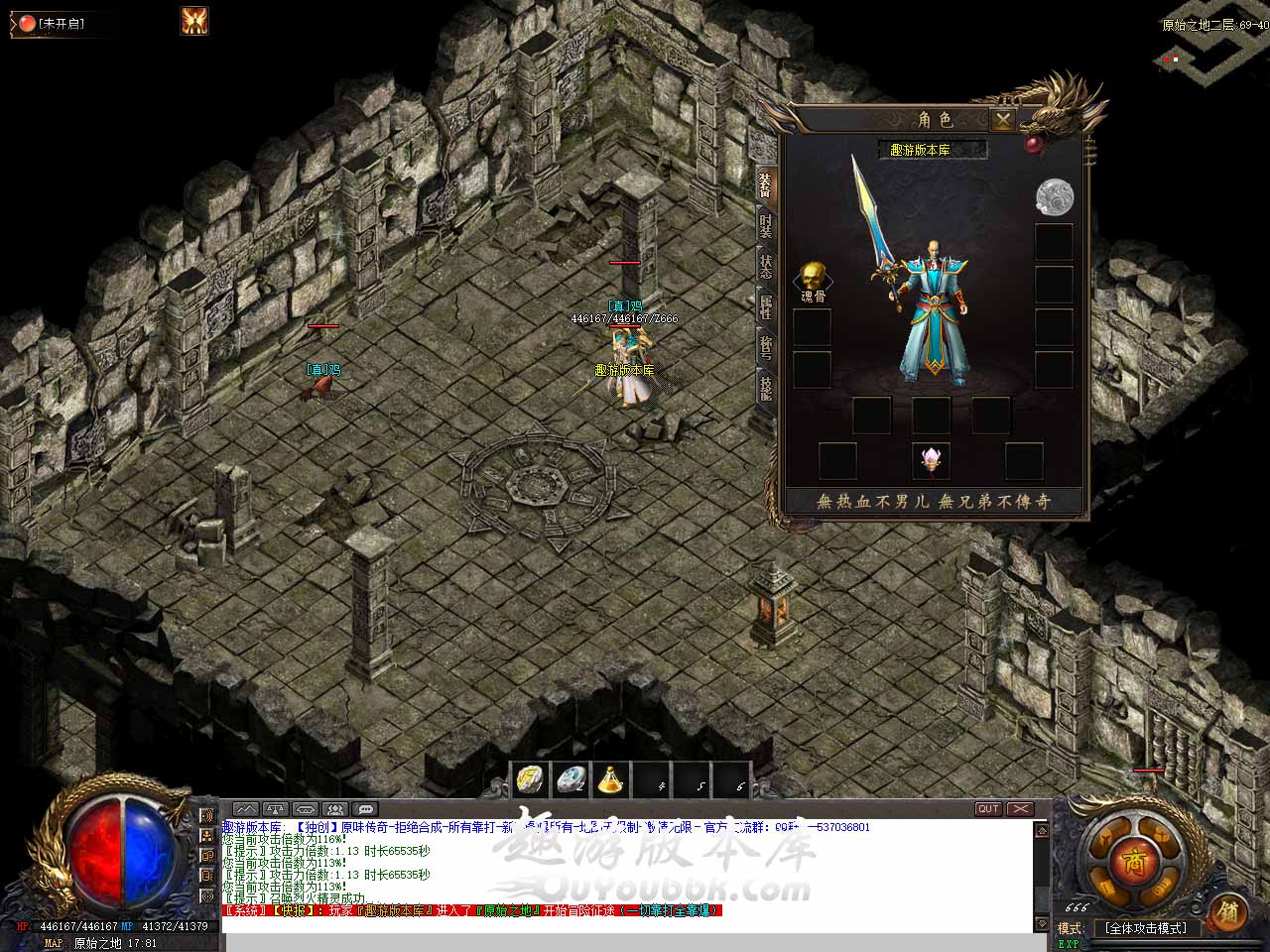
Task: Use the yellow potion flask in hotbar
Action: pos(610,780)
